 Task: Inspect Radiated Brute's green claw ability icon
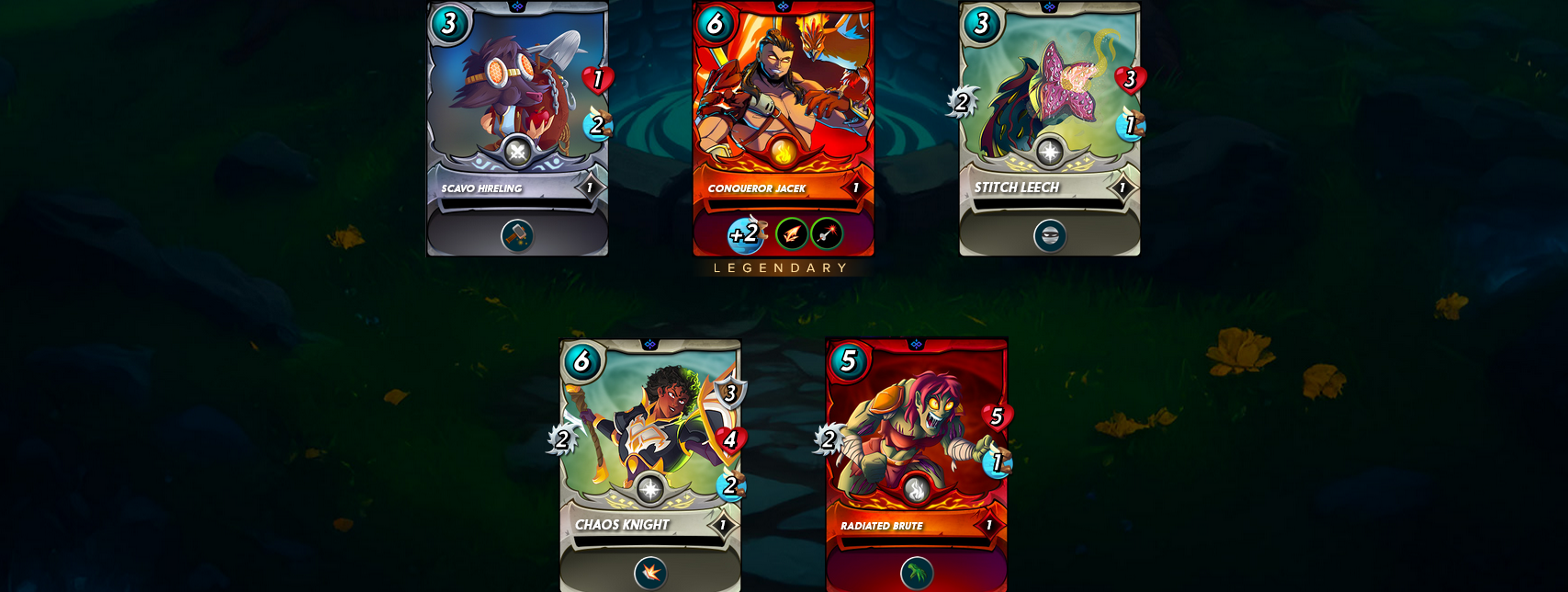[917, 574]
